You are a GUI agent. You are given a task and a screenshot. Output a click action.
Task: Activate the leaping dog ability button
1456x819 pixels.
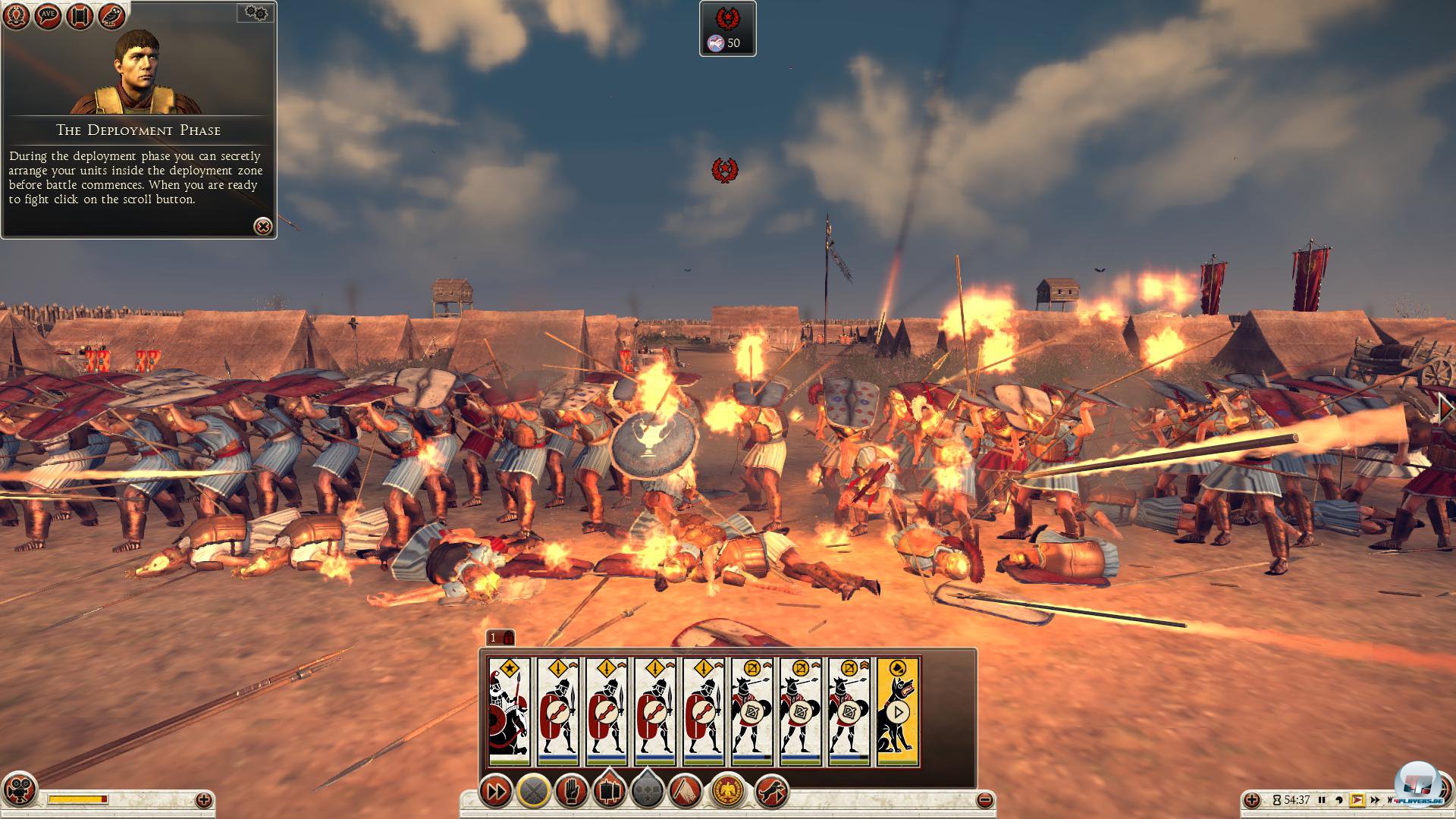tap(772, 792)
